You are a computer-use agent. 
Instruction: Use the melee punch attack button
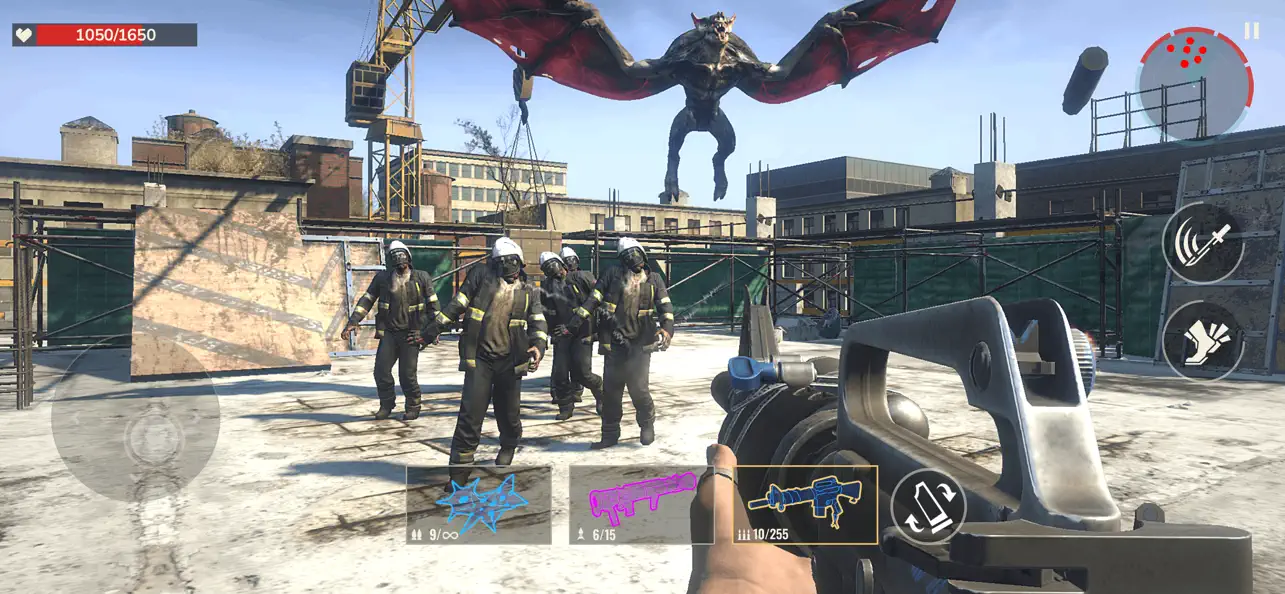click(1203, 341)
